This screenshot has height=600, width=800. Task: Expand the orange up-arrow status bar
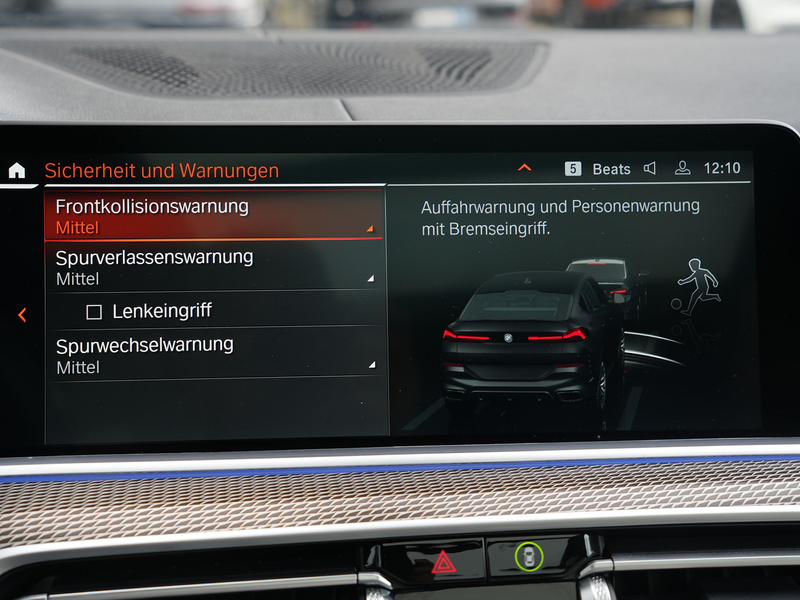pos(524,168)
